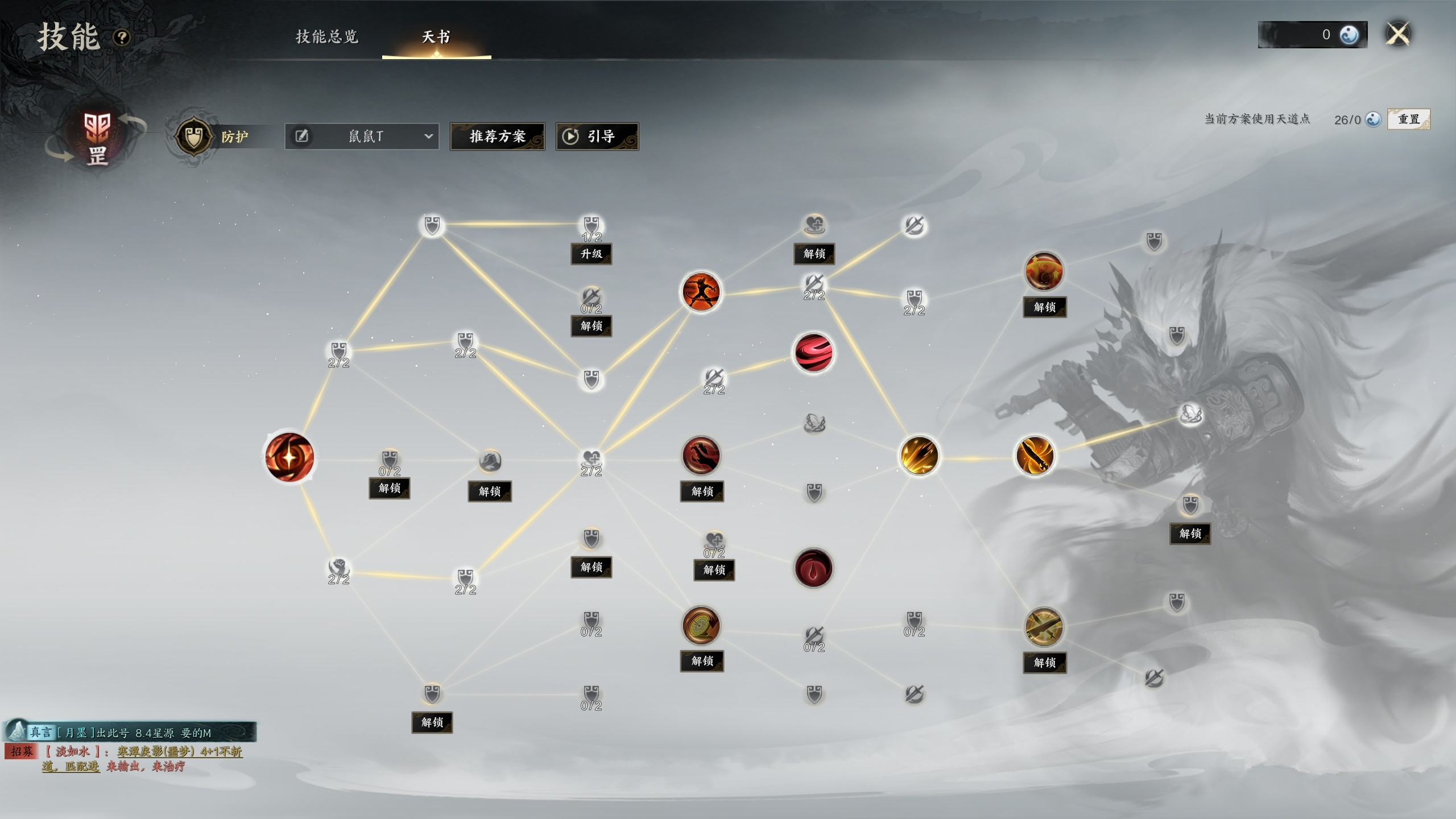Open the 推荐方案 recommended builds
Image resolution: width=1456 pixels, height=819 pixels.
click(497, 136)
